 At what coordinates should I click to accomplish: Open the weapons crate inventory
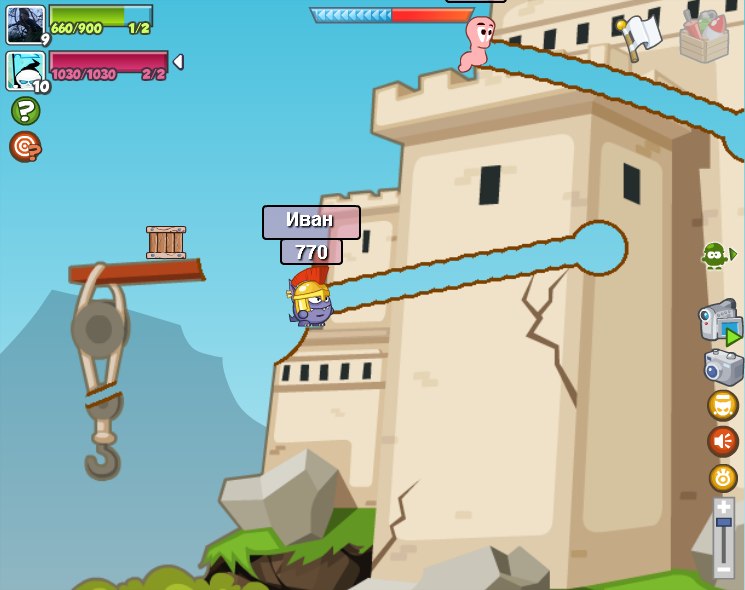point(704,35)
